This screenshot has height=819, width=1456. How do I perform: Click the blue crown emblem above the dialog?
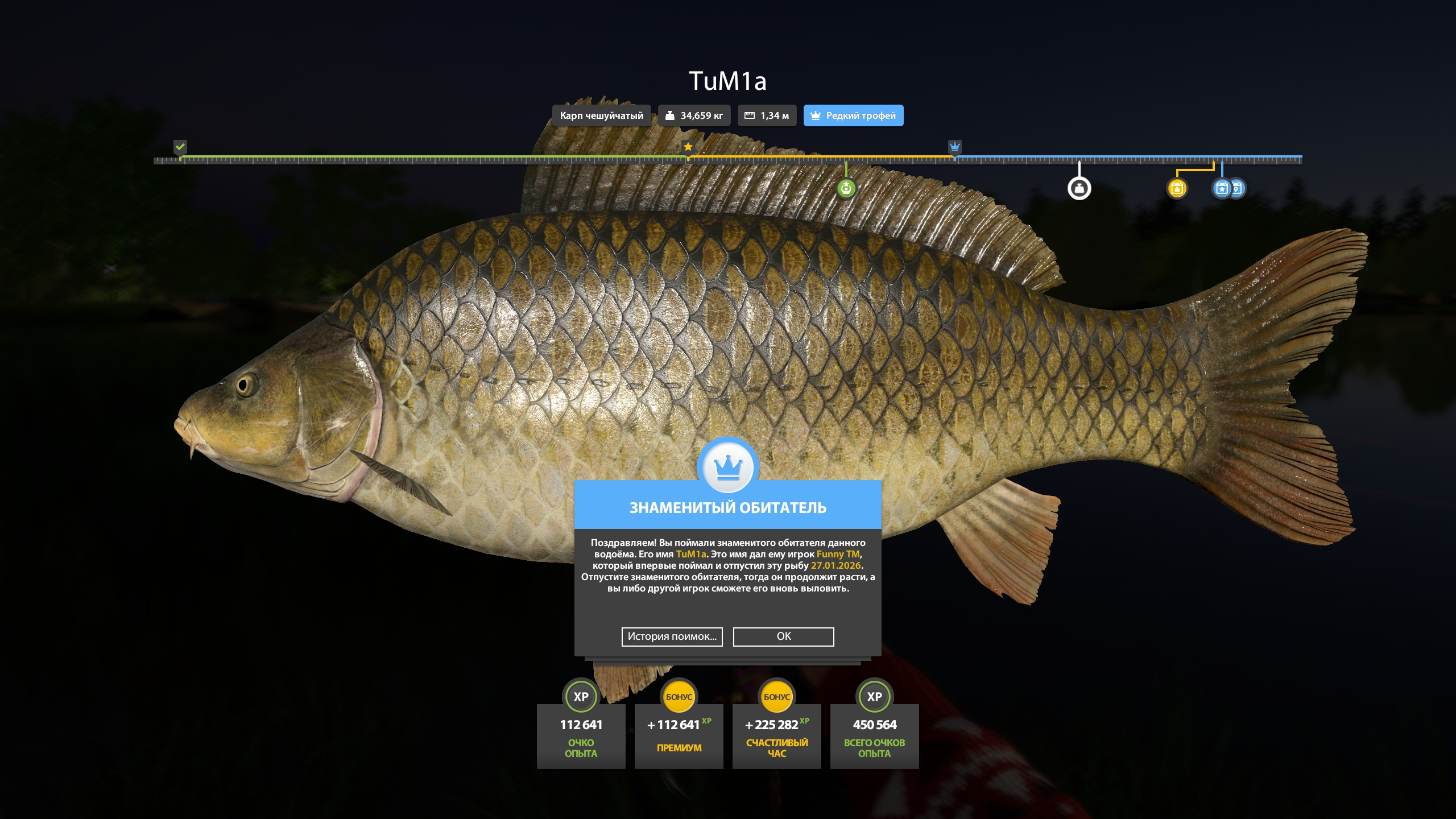click(x=727, y=468)
